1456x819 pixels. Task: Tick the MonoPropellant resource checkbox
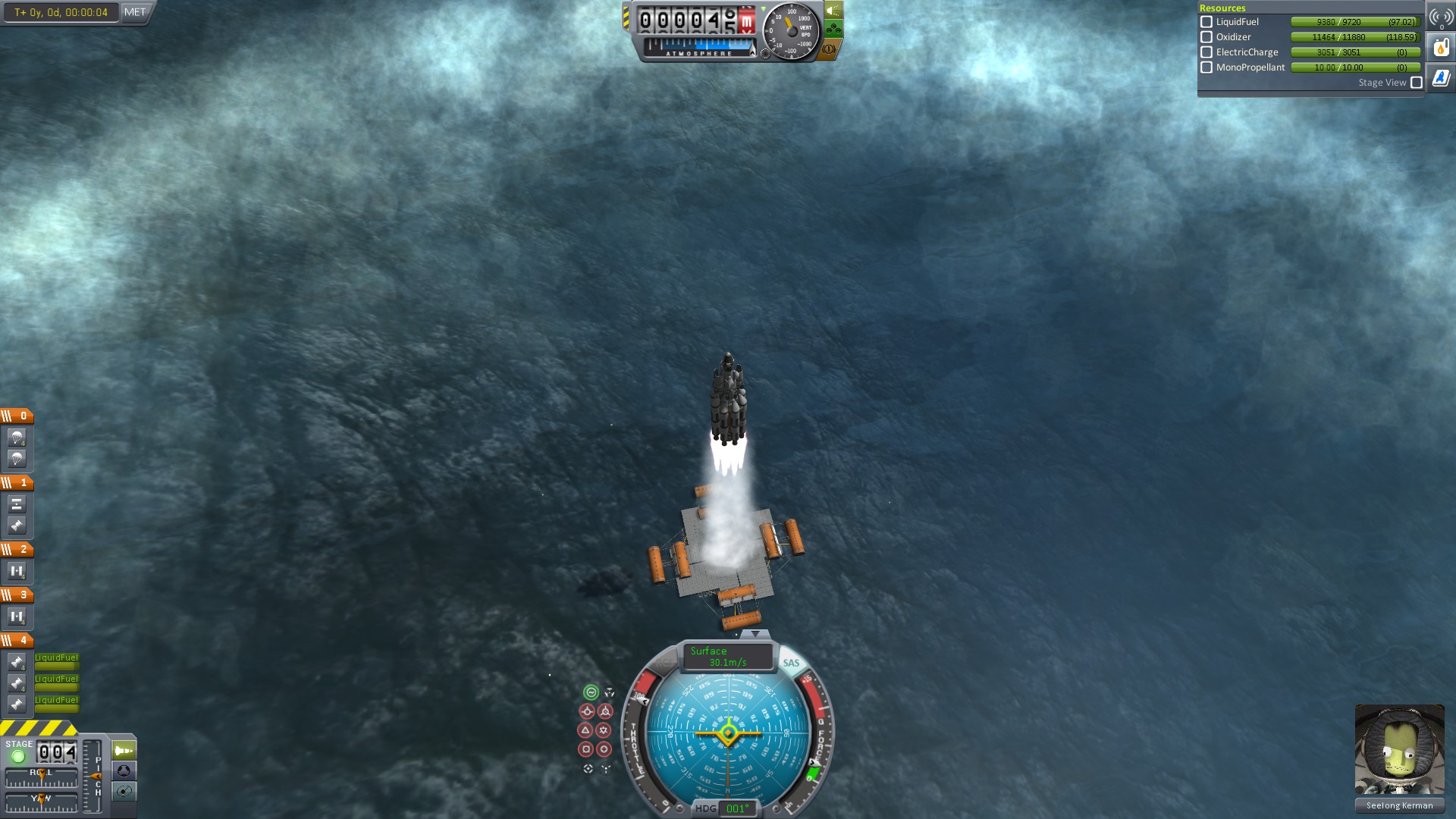[x=1207, y=67]
